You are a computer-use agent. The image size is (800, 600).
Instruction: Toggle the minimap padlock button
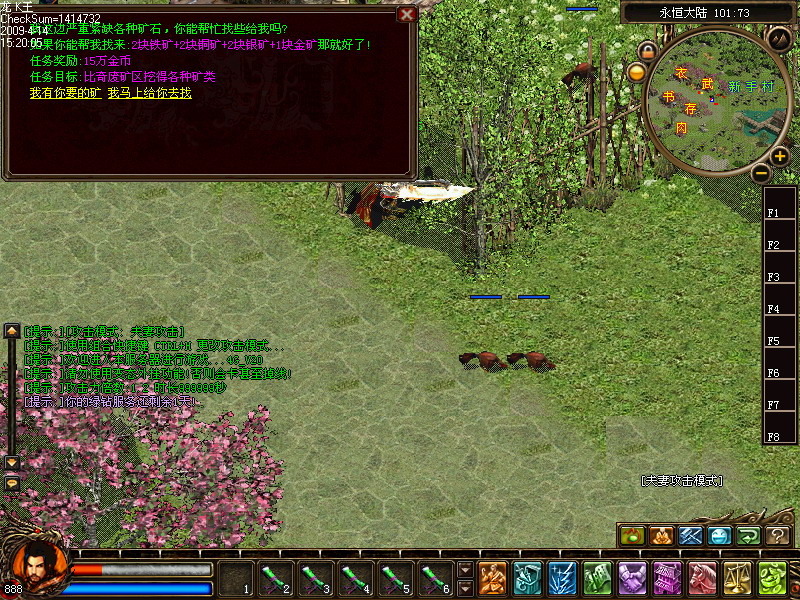[x=648, y=50]
